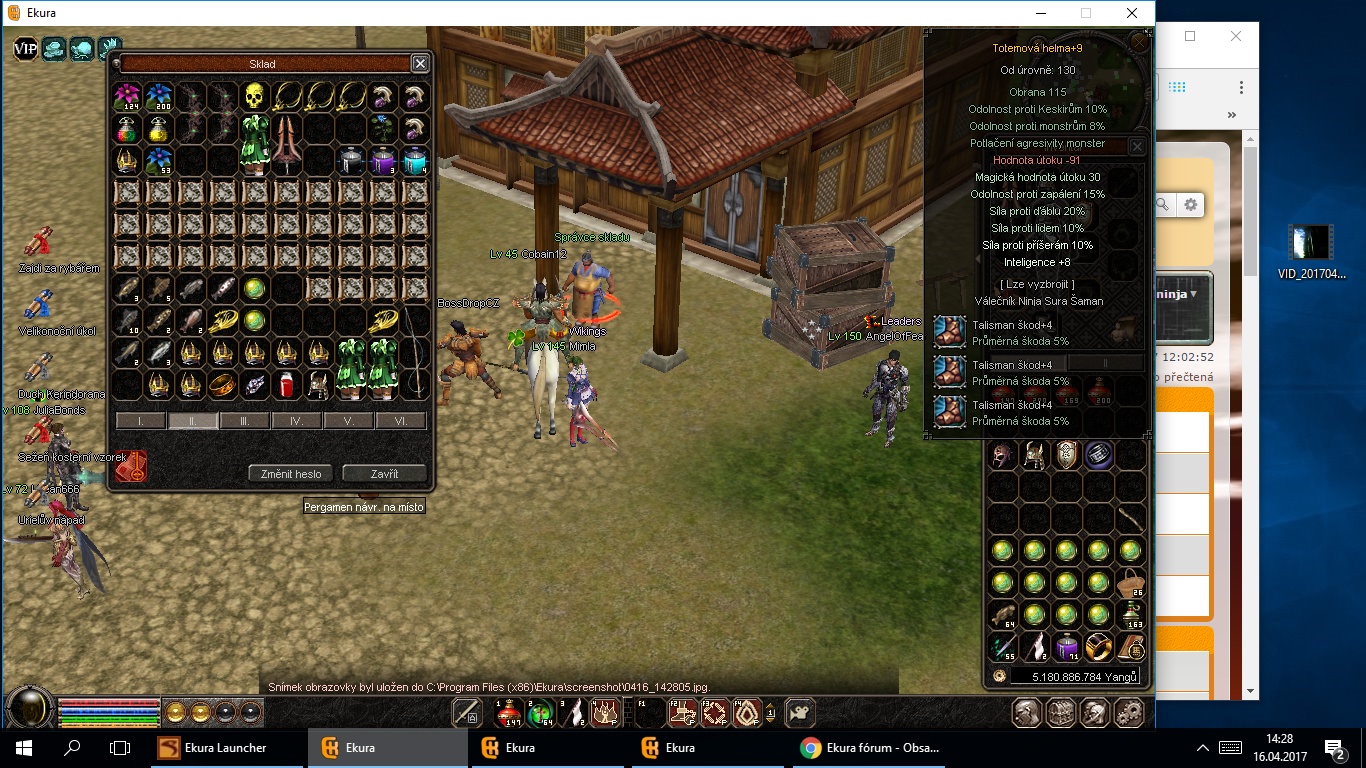Select the purple potion stack of 71
This screenshot has width=1366, height=768.
(1067, 647)
